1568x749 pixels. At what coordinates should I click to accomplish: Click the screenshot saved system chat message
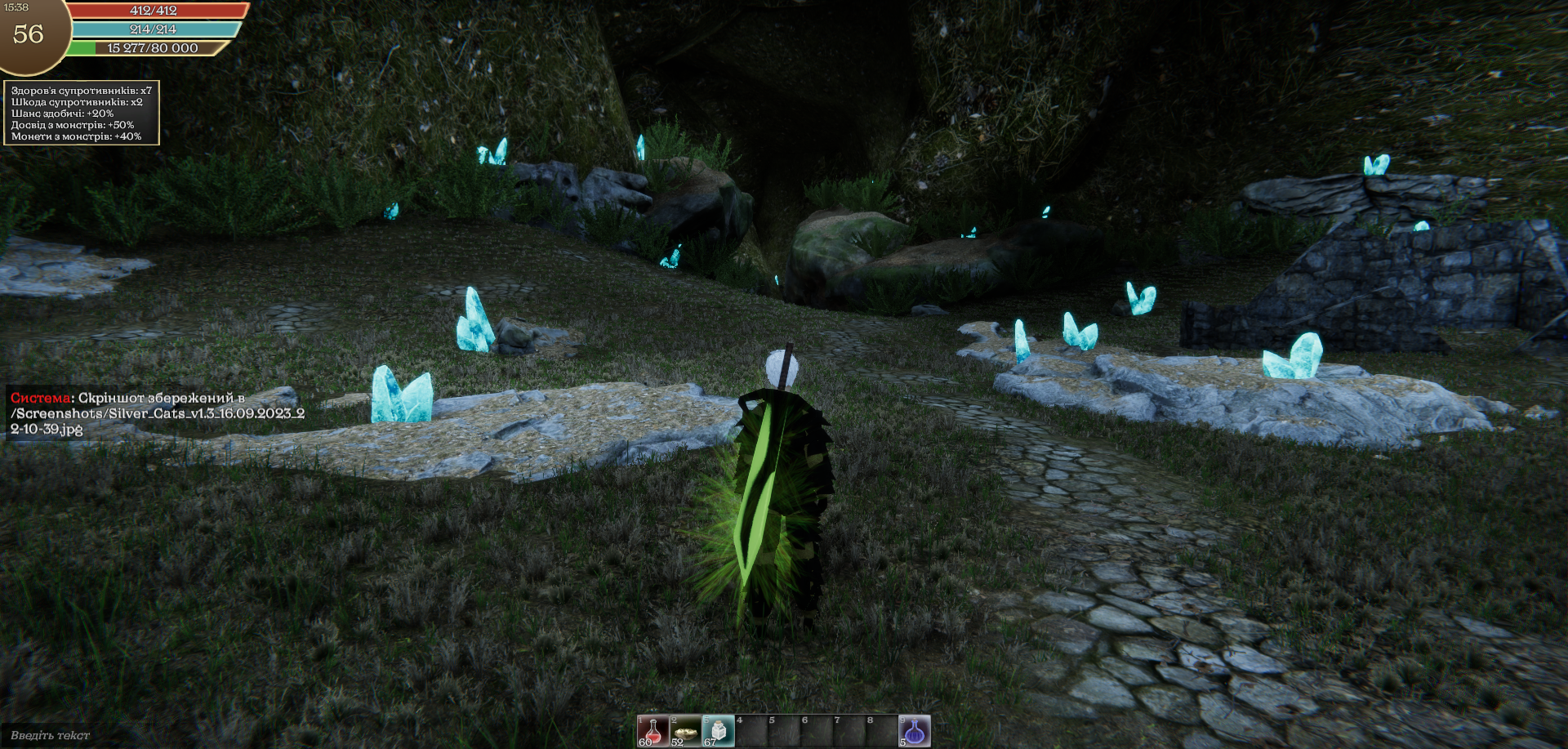(x=157, y=413)
